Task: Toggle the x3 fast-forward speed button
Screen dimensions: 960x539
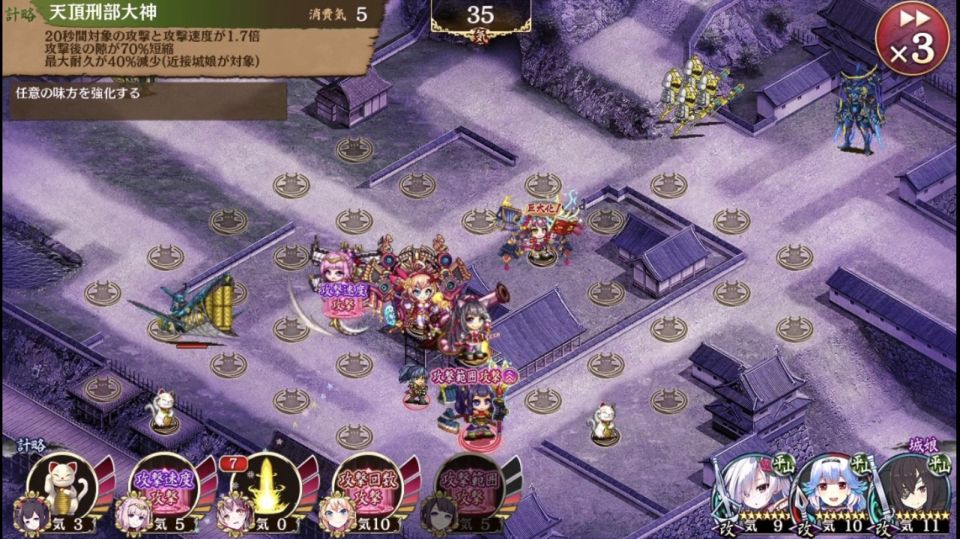Action: pyautogui.click(x=911, y=39)
